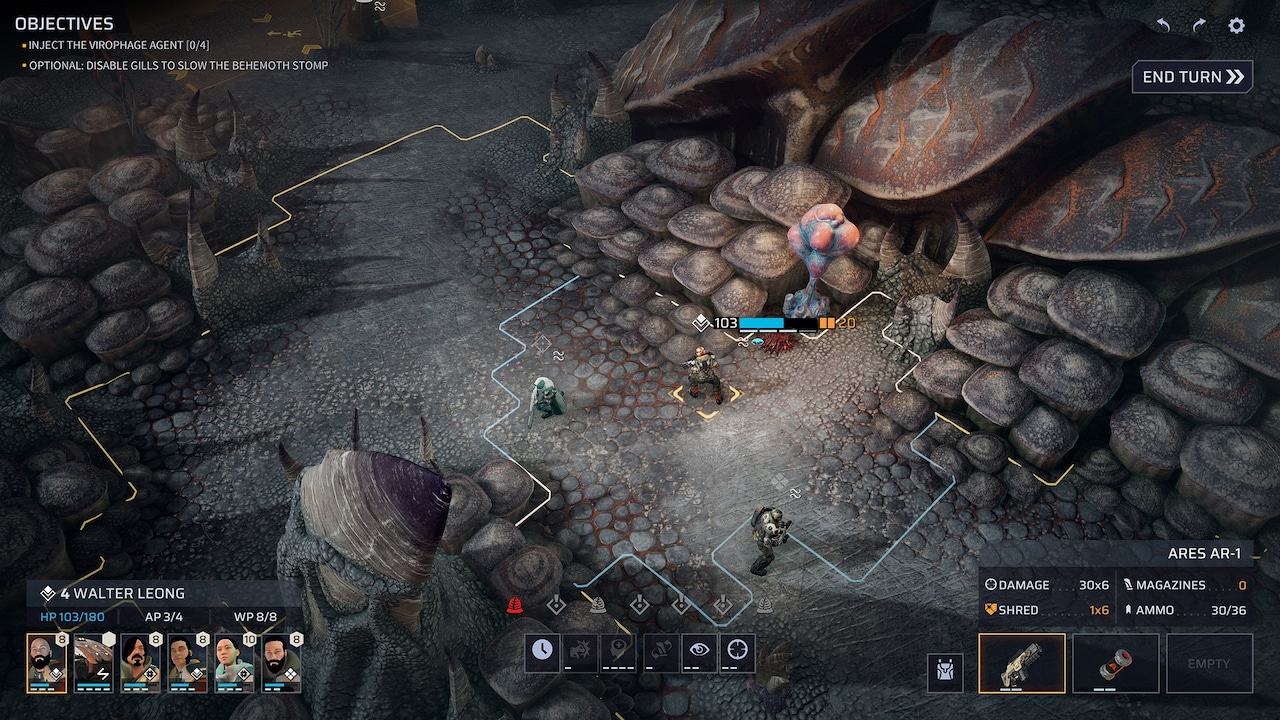Click the undo arrow icon
1280x720 pixels.
1163,26
